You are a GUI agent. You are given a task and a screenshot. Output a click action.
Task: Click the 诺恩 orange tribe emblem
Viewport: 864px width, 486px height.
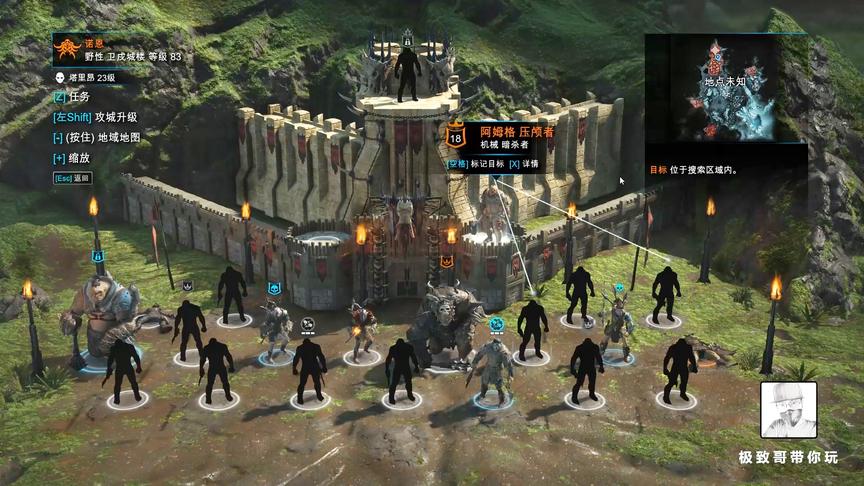[x=68, y=48]
